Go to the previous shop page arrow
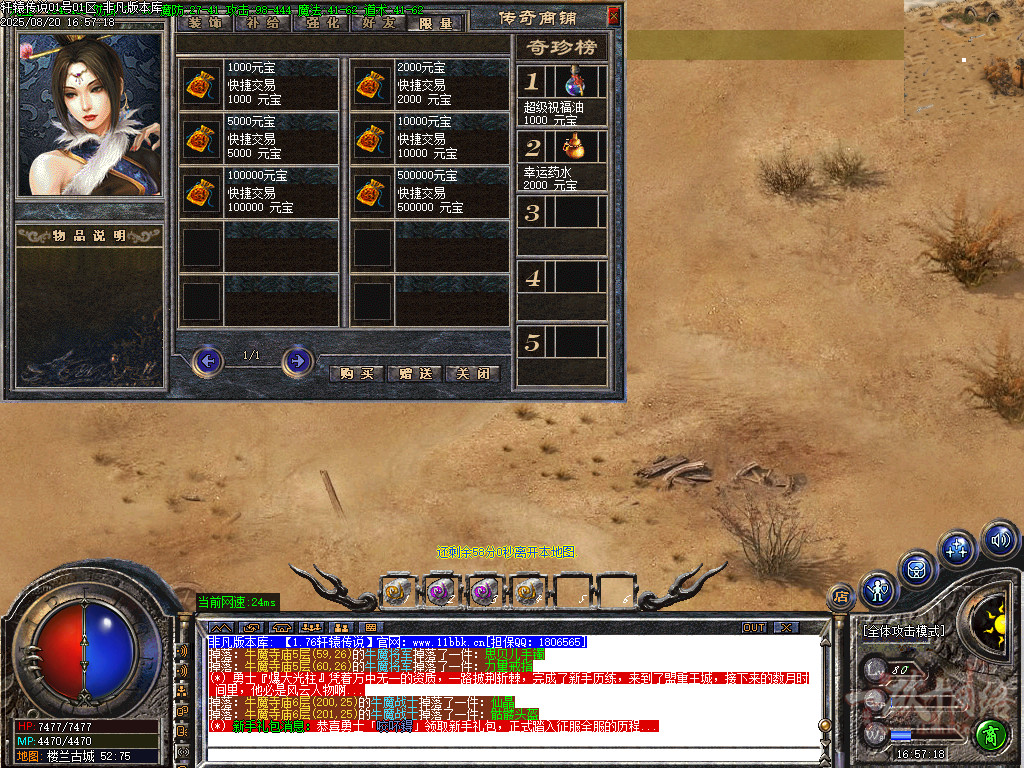 click(207, 360)
